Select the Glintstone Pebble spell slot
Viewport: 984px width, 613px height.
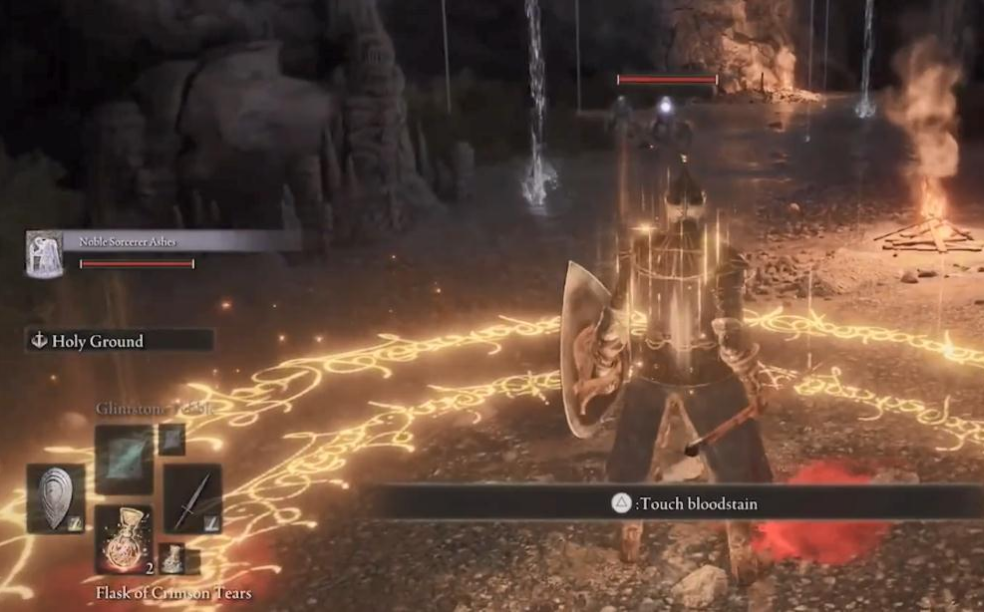(x=124, y=458)
